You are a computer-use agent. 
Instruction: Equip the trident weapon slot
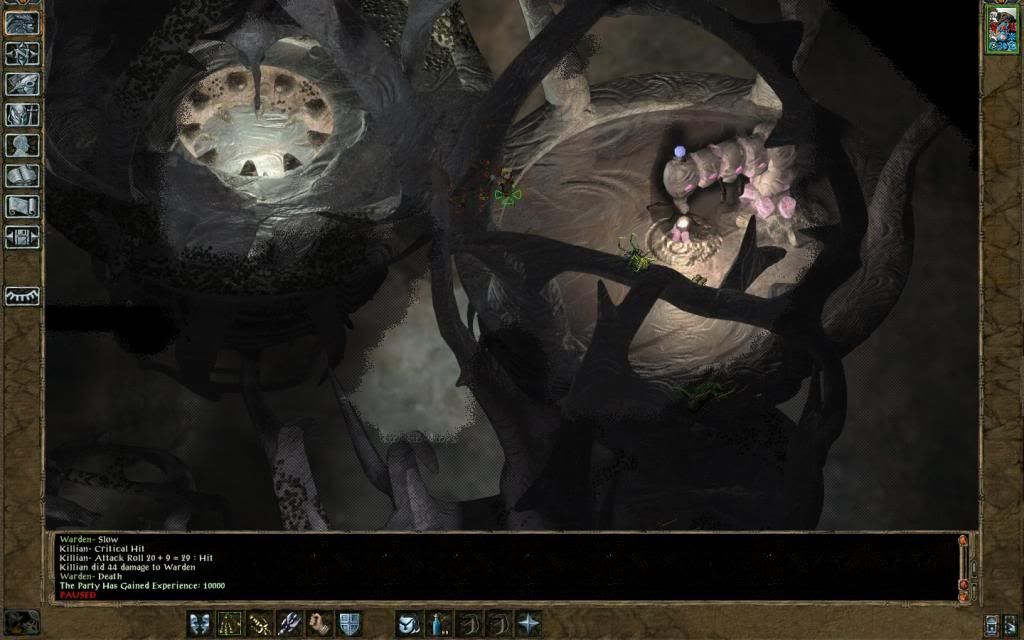click(289, 623)
